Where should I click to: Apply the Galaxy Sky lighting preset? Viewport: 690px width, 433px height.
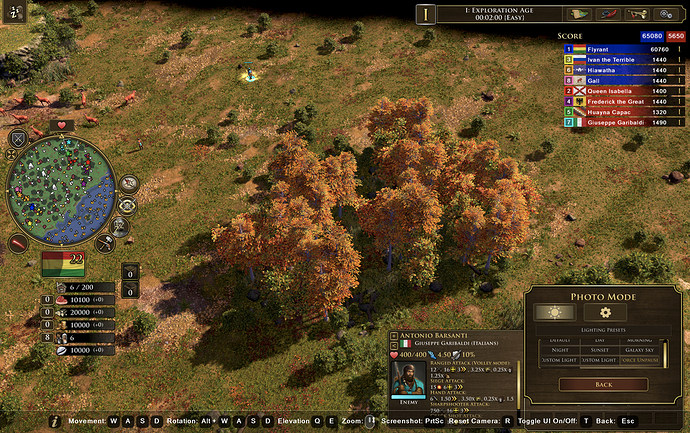pyautogui.click(x=640, y=350)
